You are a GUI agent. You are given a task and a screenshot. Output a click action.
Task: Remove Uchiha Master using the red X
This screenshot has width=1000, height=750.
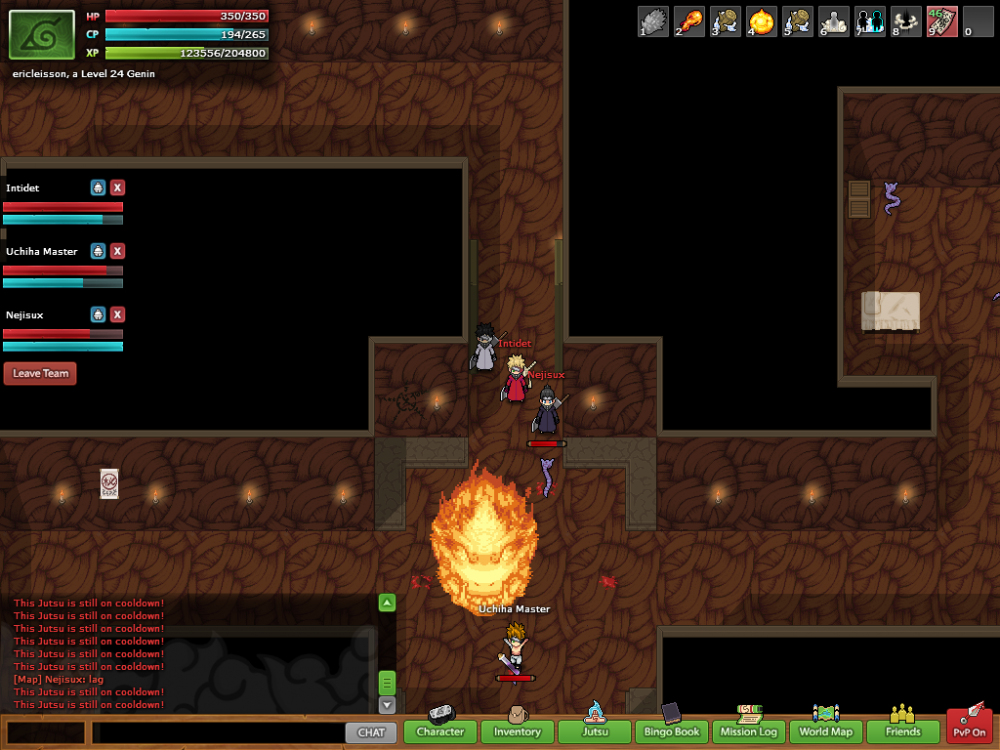pyautogui.click(x=118, y=251)
